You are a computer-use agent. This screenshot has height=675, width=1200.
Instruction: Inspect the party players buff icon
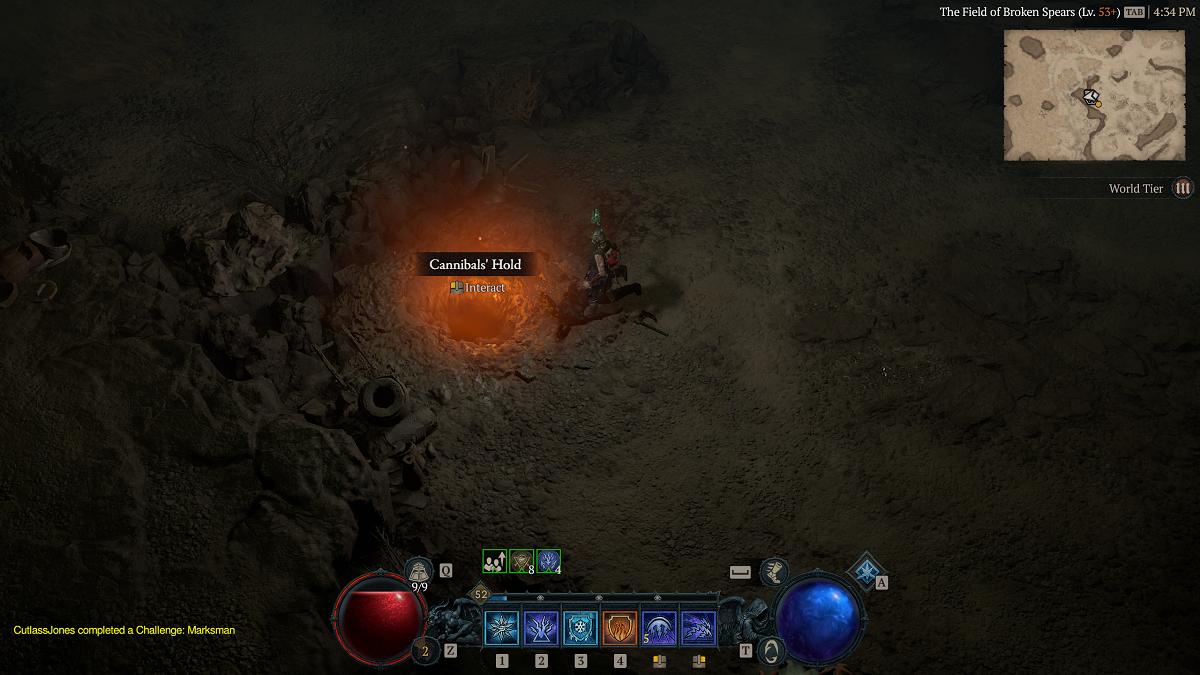pos(494,562)
